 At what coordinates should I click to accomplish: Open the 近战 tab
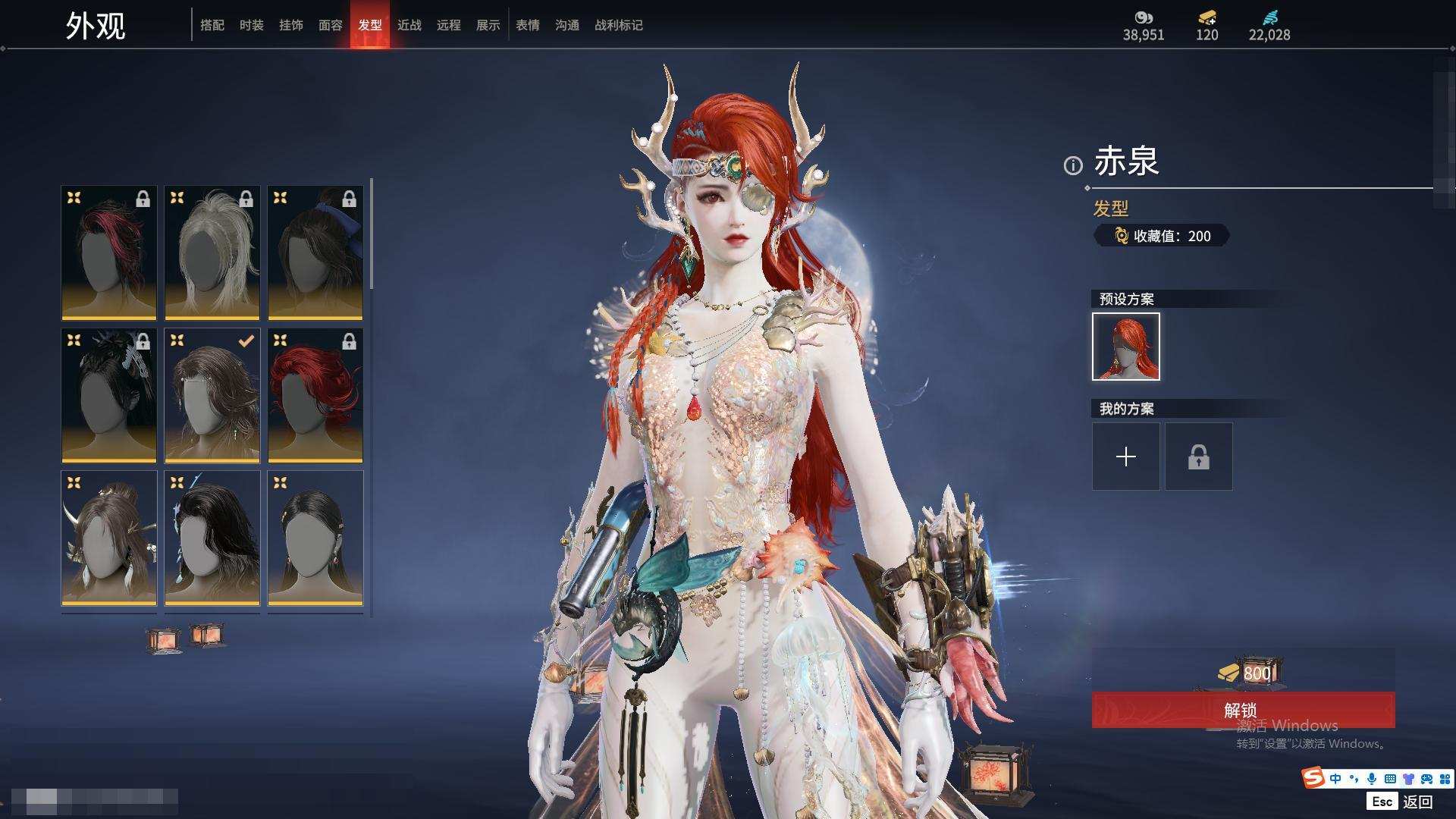pos(409,25)
